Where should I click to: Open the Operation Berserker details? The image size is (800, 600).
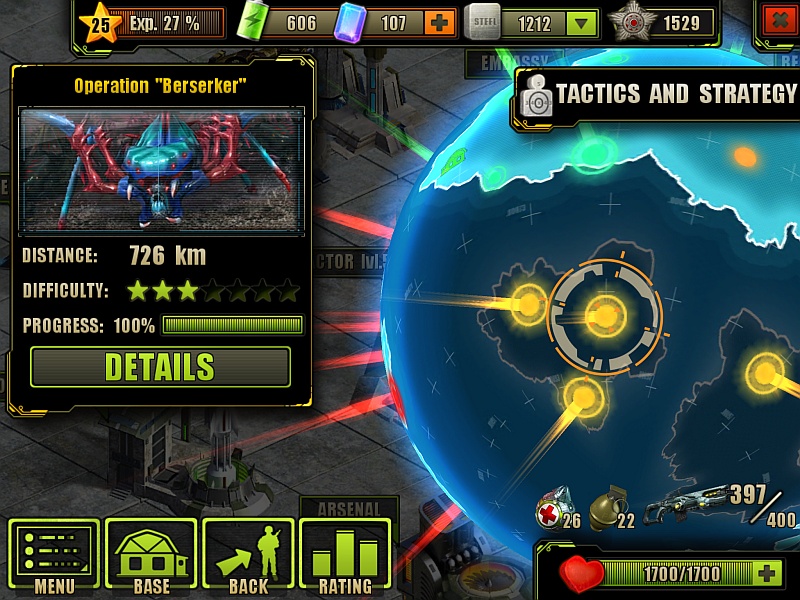(160, 367)
